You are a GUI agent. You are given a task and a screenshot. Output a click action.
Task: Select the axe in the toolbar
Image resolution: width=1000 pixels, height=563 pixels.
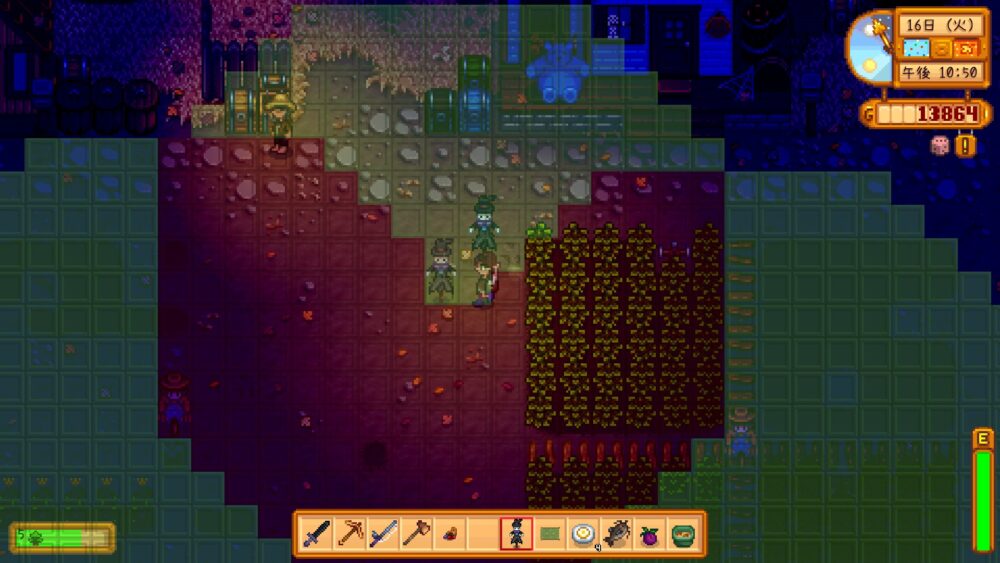point(416,534)
